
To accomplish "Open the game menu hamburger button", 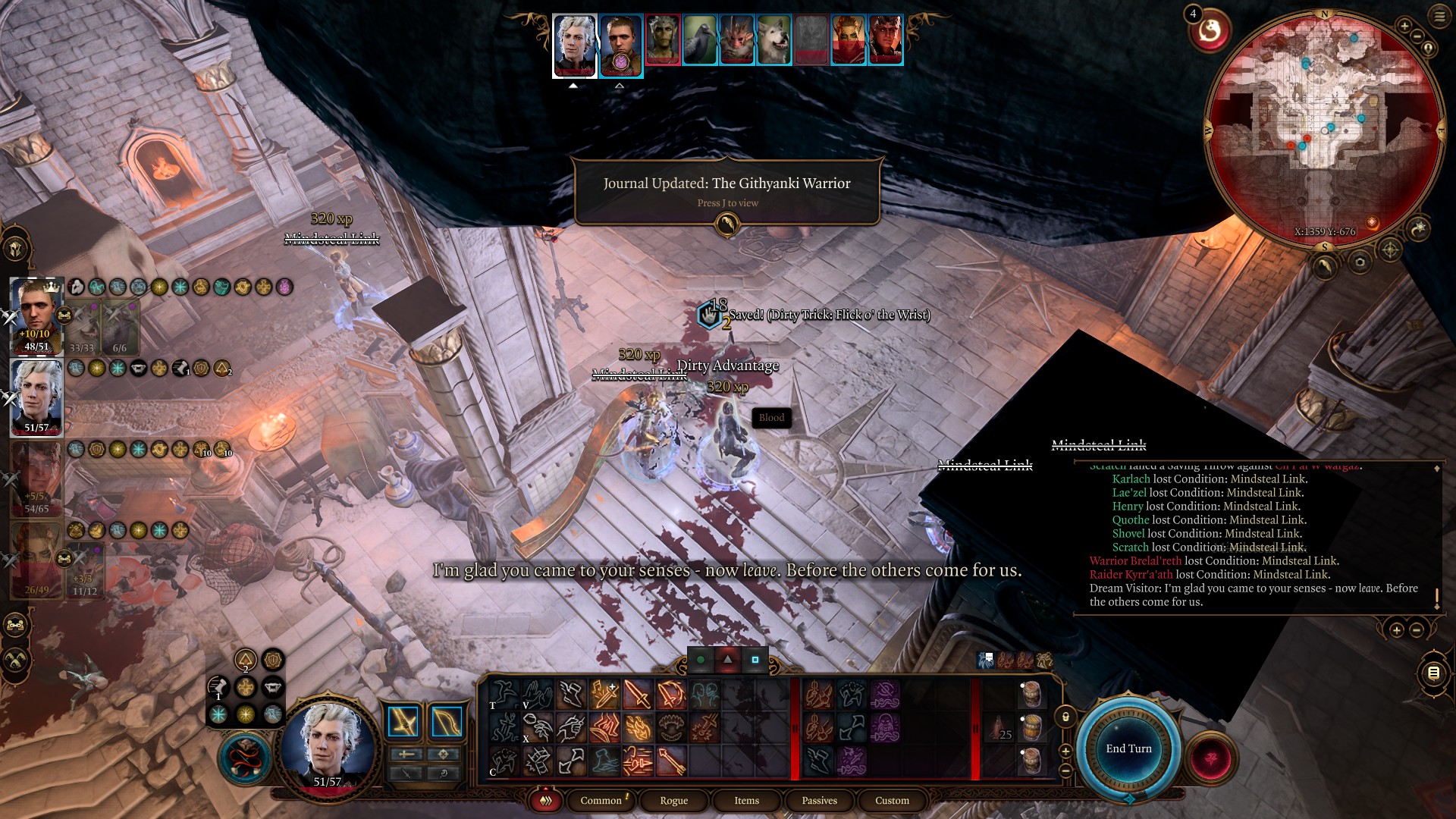I will click(x=1439, y=17).
